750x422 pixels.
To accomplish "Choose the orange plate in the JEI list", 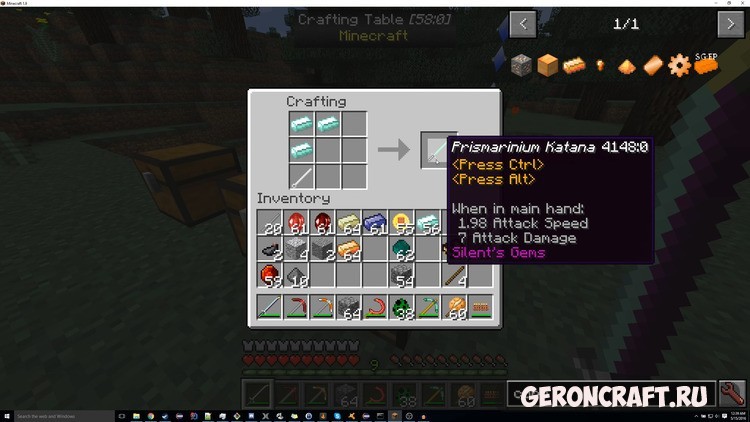I will click(x=653, y=66).
